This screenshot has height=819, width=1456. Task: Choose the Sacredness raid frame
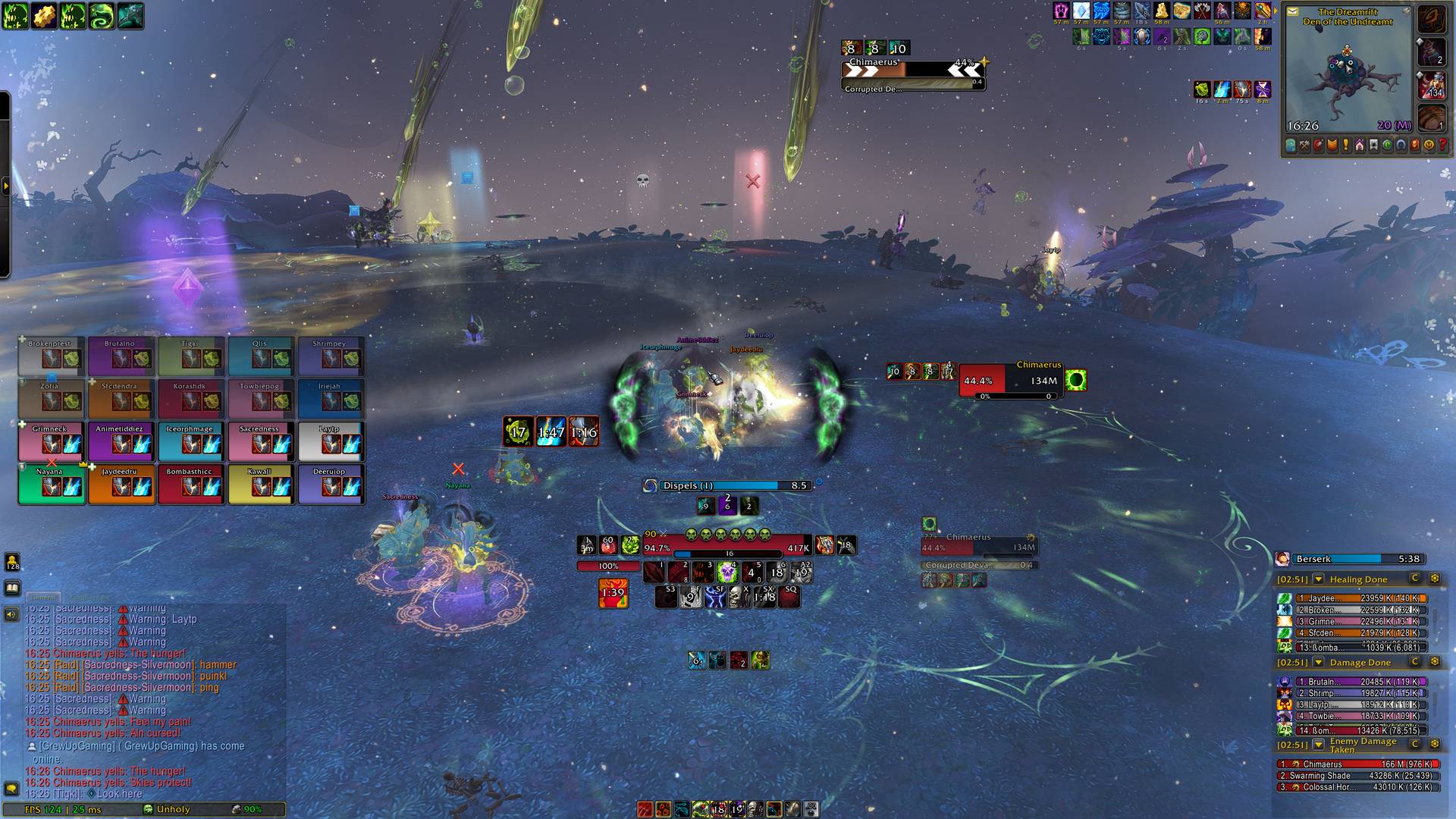coord(260,441)
